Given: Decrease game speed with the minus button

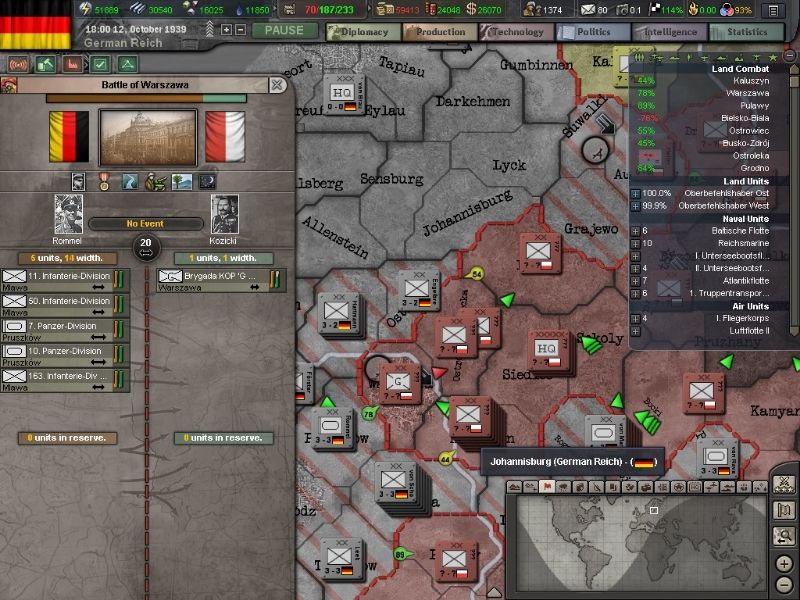Looking at the screenshot, I should point(240,29).
